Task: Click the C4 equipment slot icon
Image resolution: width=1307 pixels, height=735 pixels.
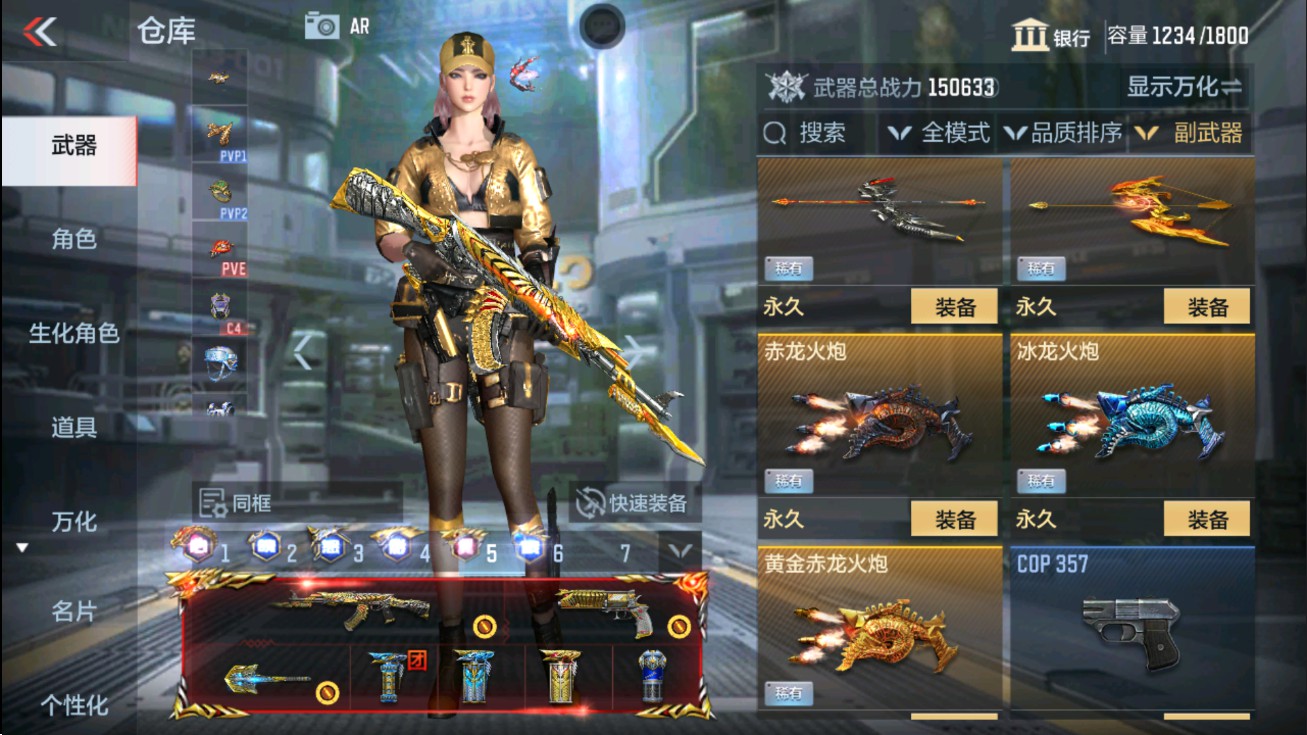Action: [x=222, y=303]
